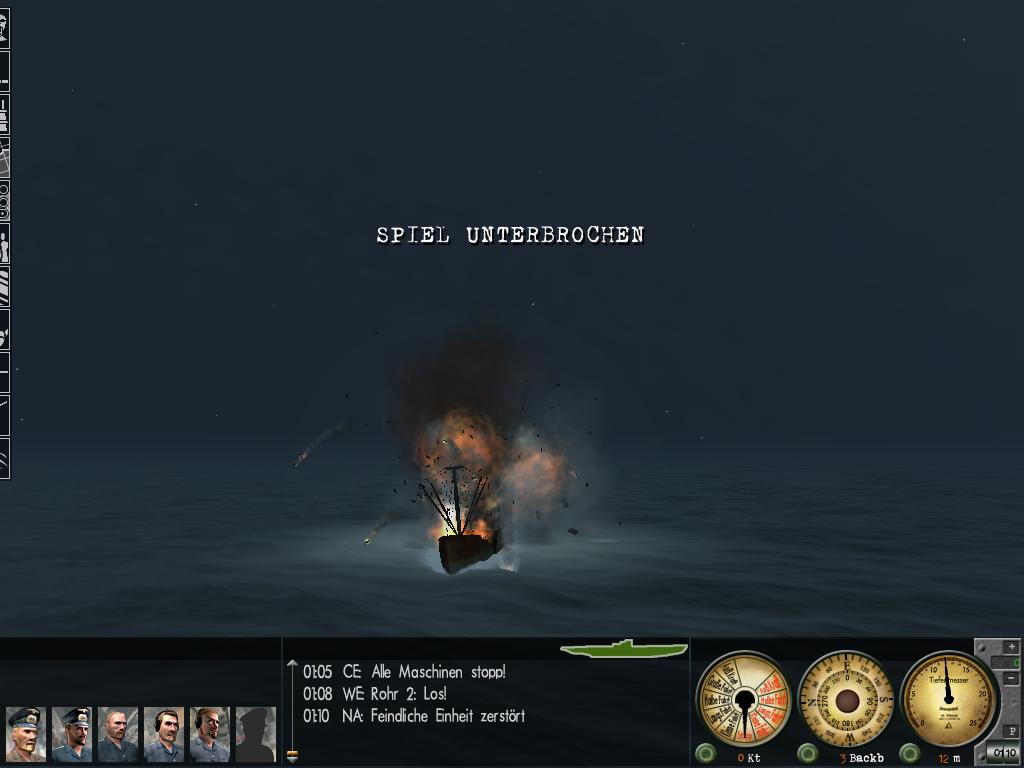Toggle pause with the P button
The width and height of the screenshot is (1024, 768).
tap(1012, 731)
